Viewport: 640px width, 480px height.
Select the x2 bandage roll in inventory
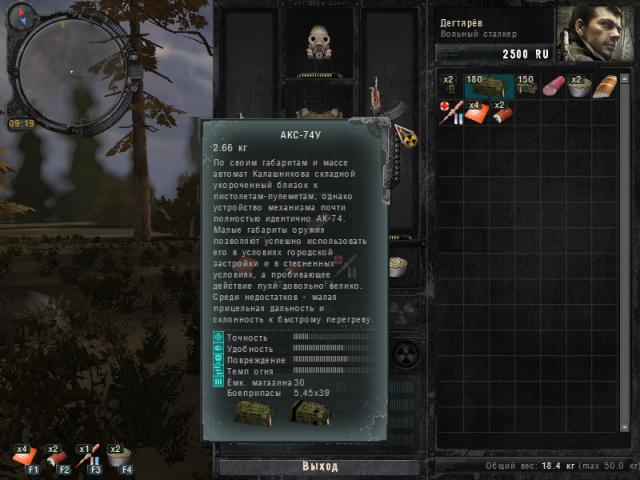(x=502, y=111)
